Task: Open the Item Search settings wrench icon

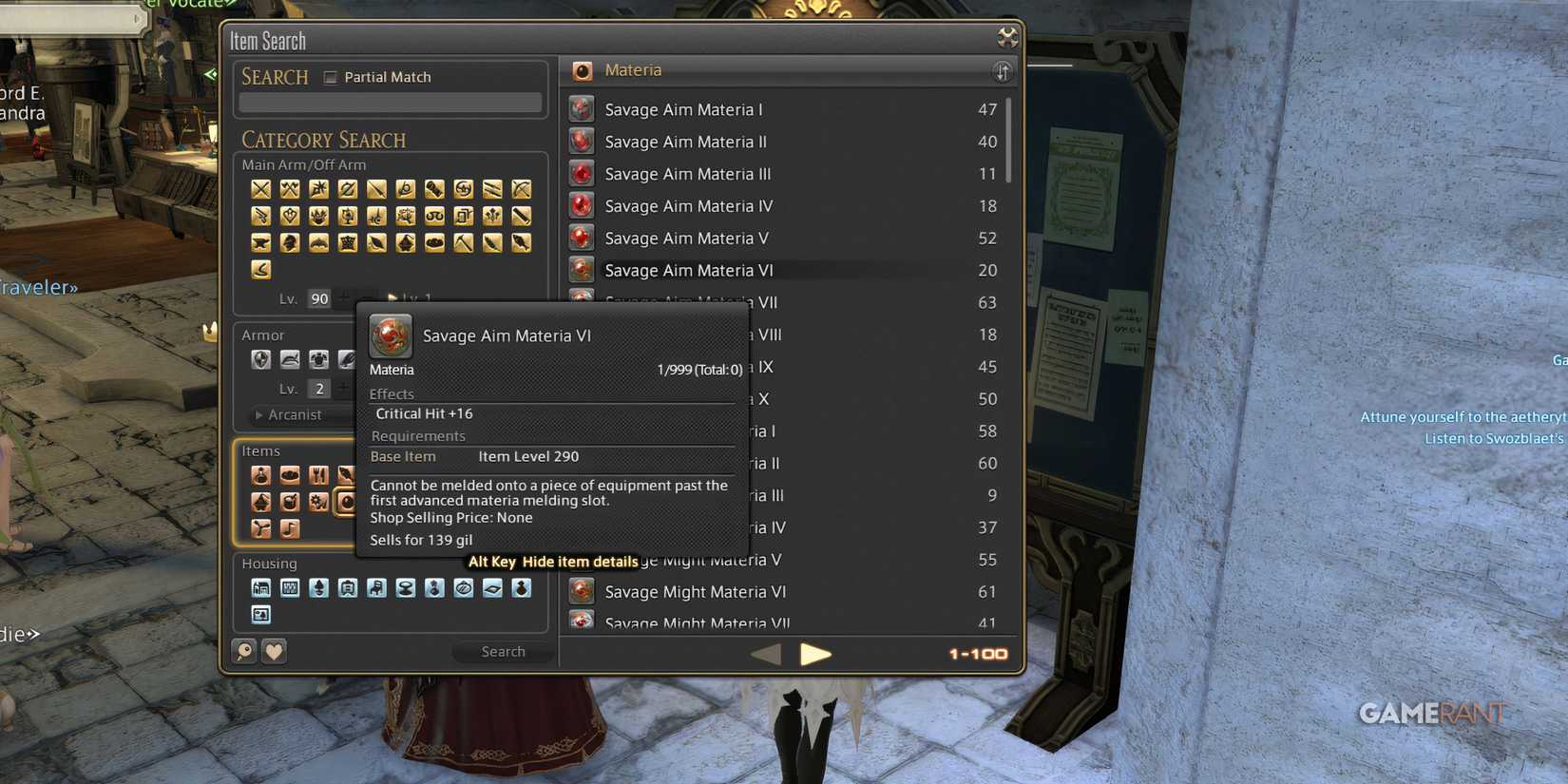Action: [1005, 38]
